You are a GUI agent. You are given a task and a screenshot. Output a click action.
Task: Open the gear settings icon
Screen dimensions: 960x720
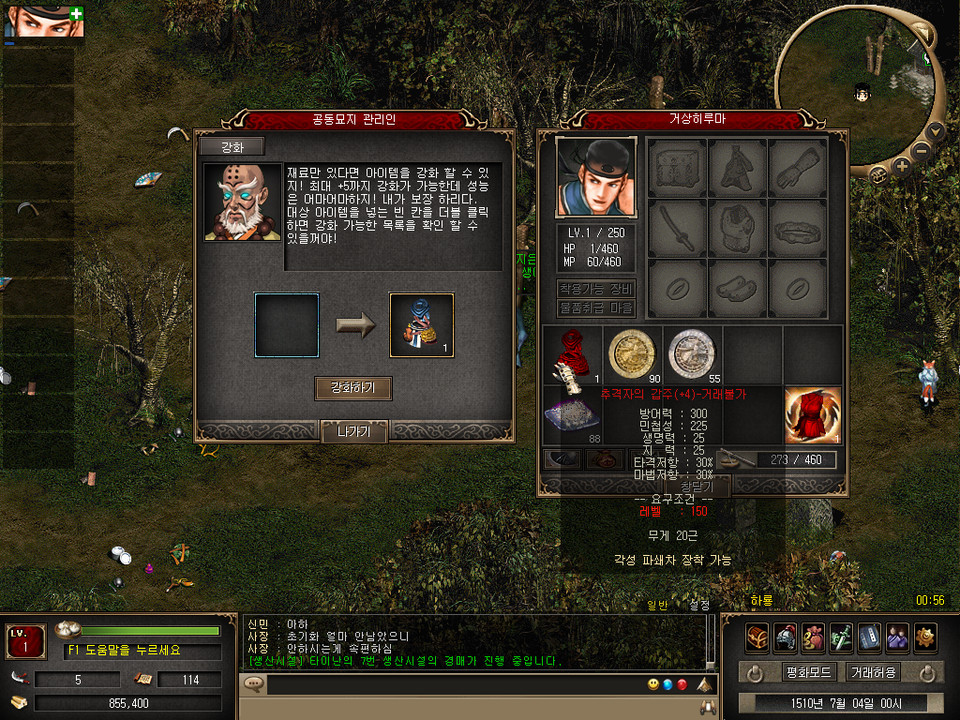click(x=925, y=637)
